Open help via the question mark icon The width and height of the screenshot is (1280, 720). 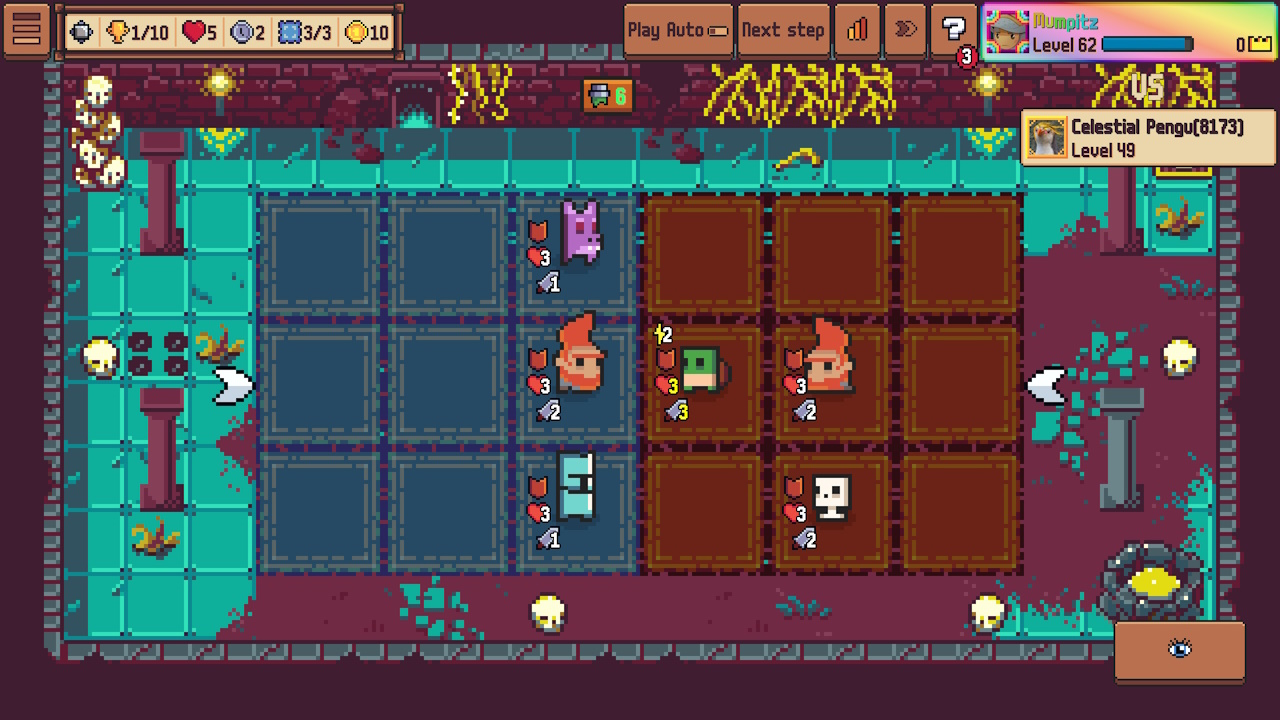click(x=953, y=29)
